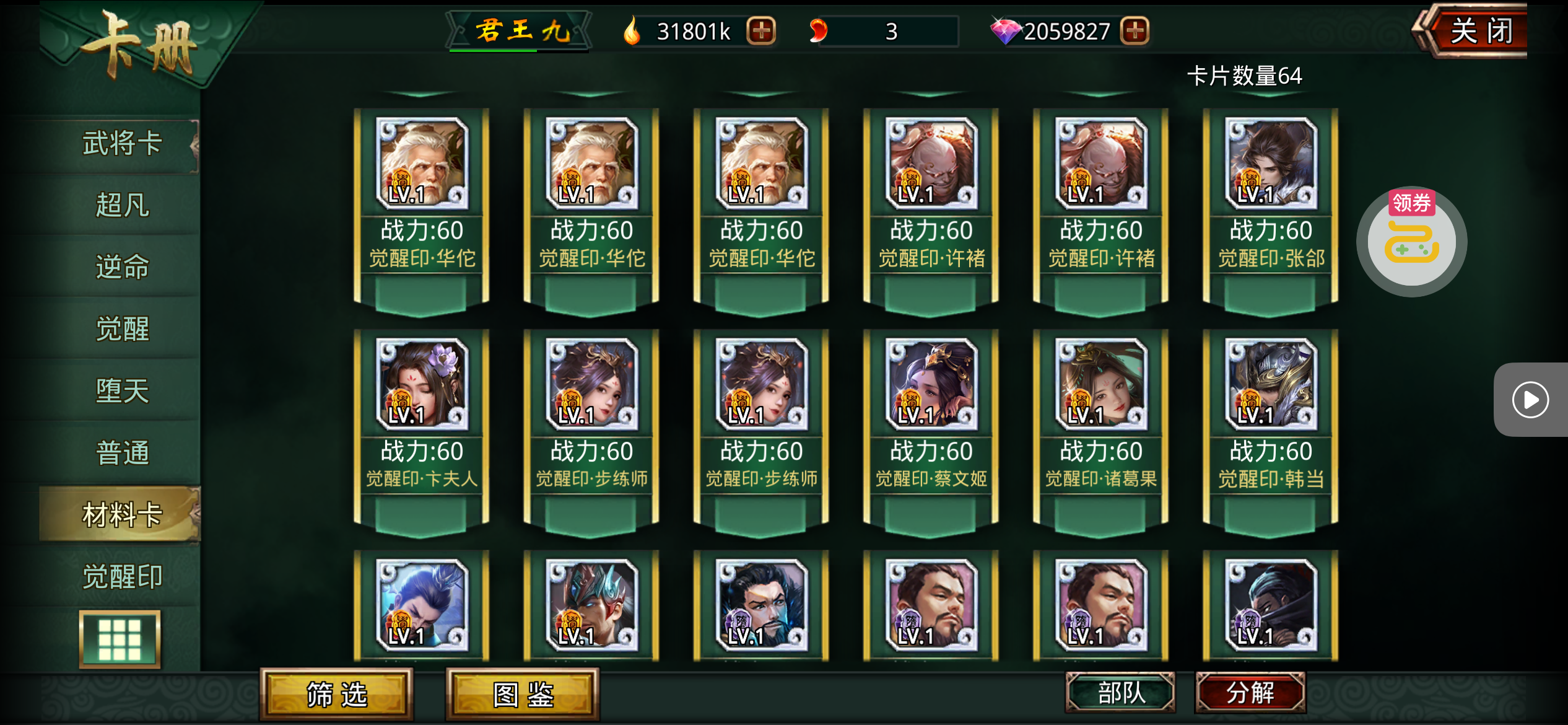Choose the 普通 card category

121,453
